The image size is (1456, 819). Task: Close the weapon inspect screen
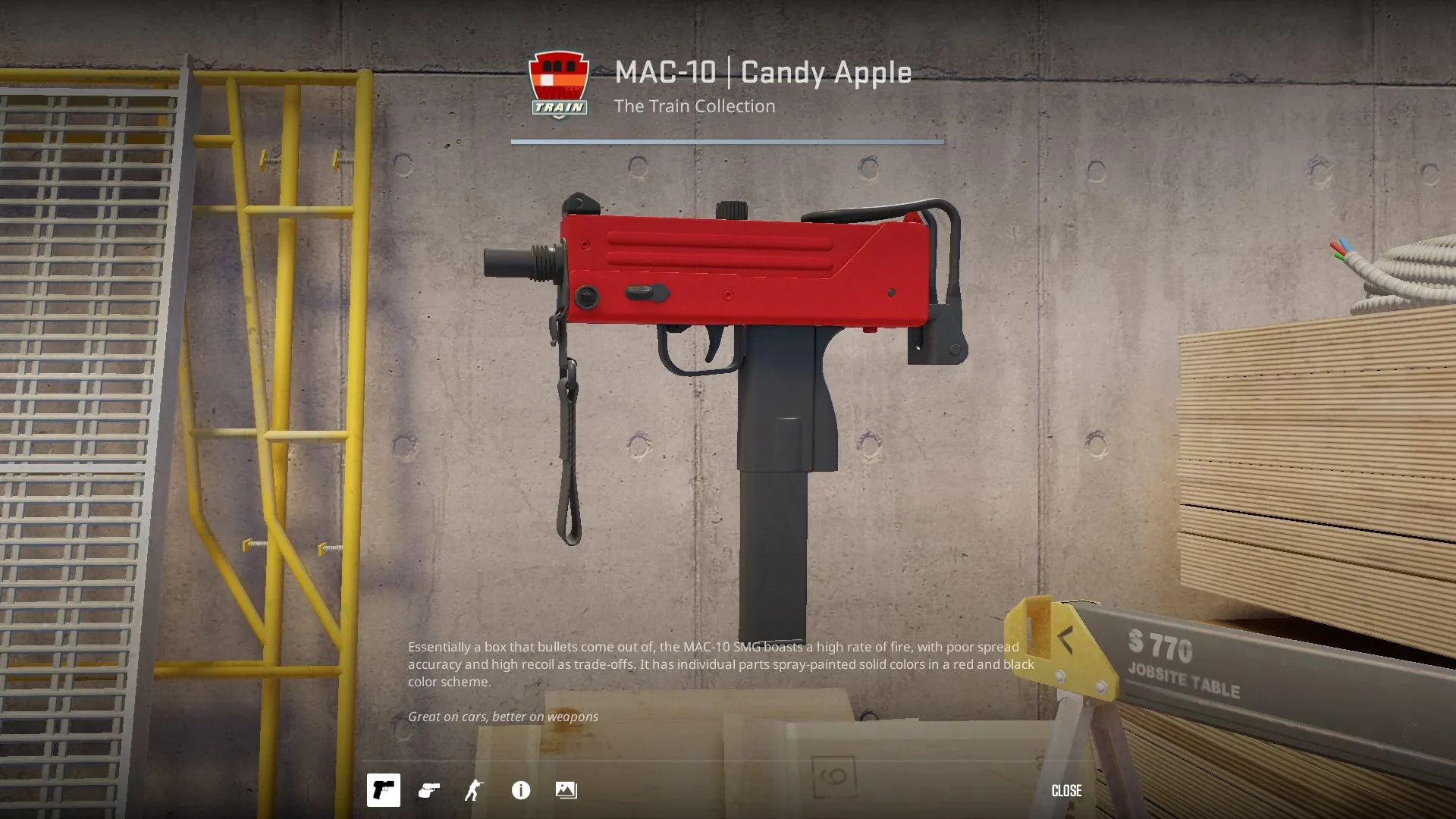[1066, 790]
